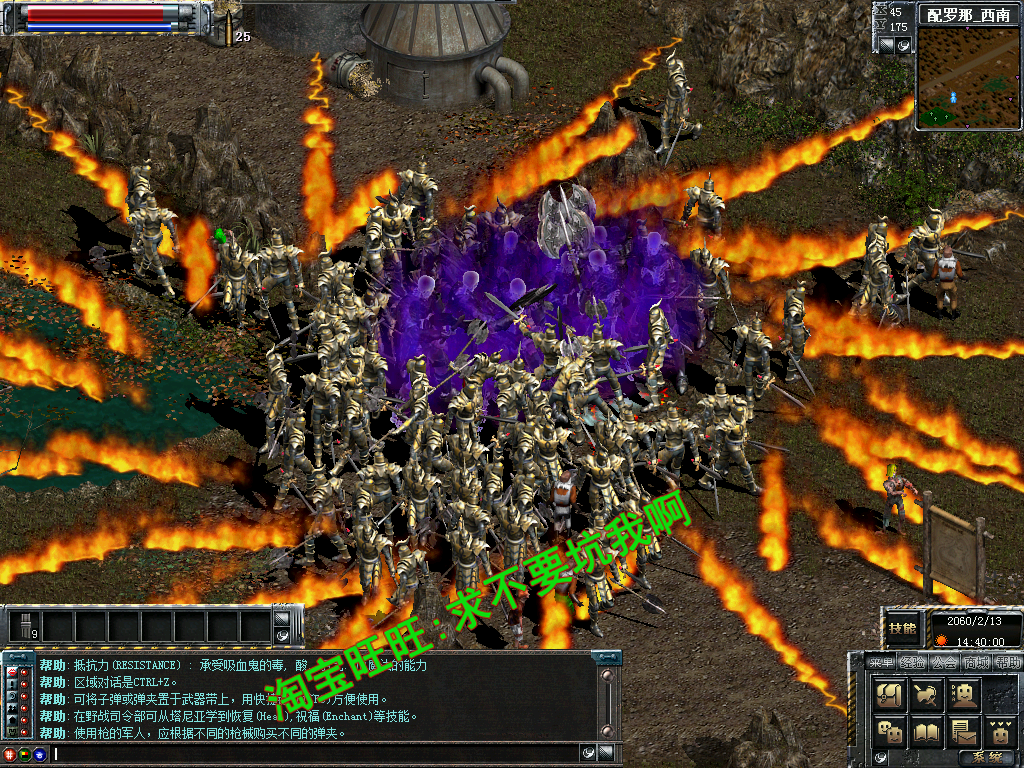Open the 商城 shop tab
Image resolution: width=1024 pixels, height=768 pixels.
[x=977, y=662]
